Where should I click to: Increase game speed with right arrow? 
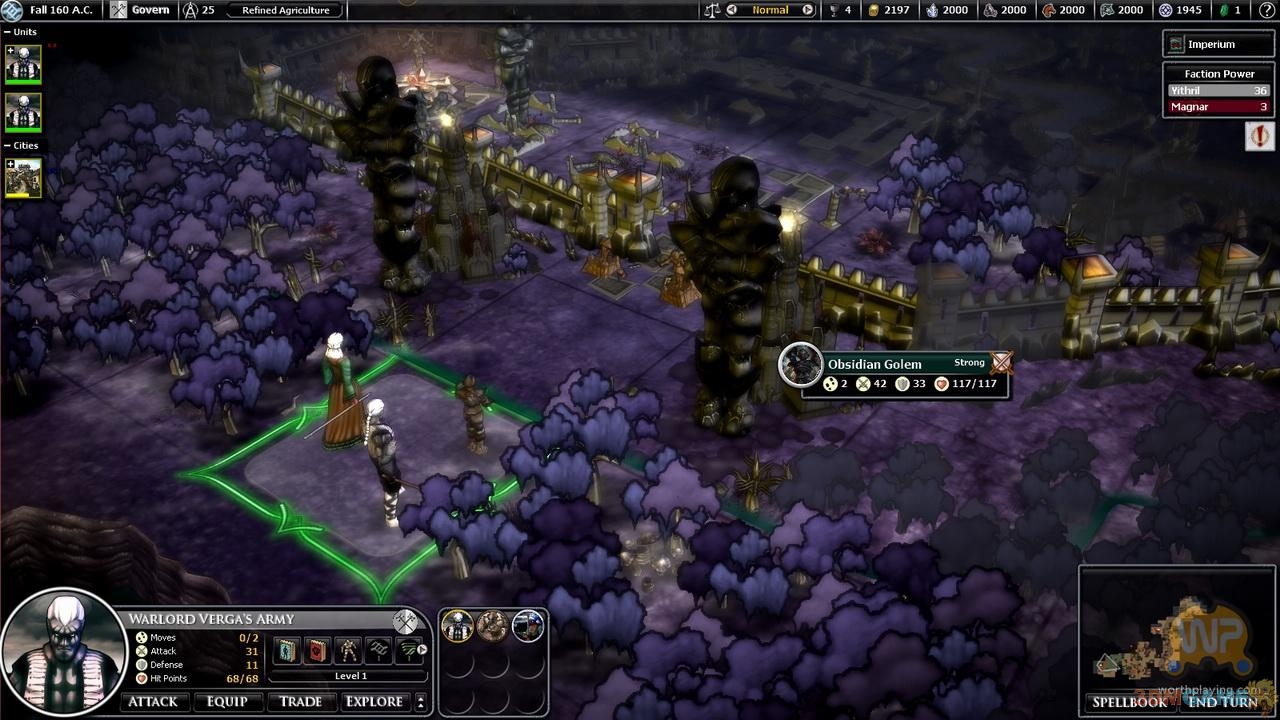tap(807, 10)
